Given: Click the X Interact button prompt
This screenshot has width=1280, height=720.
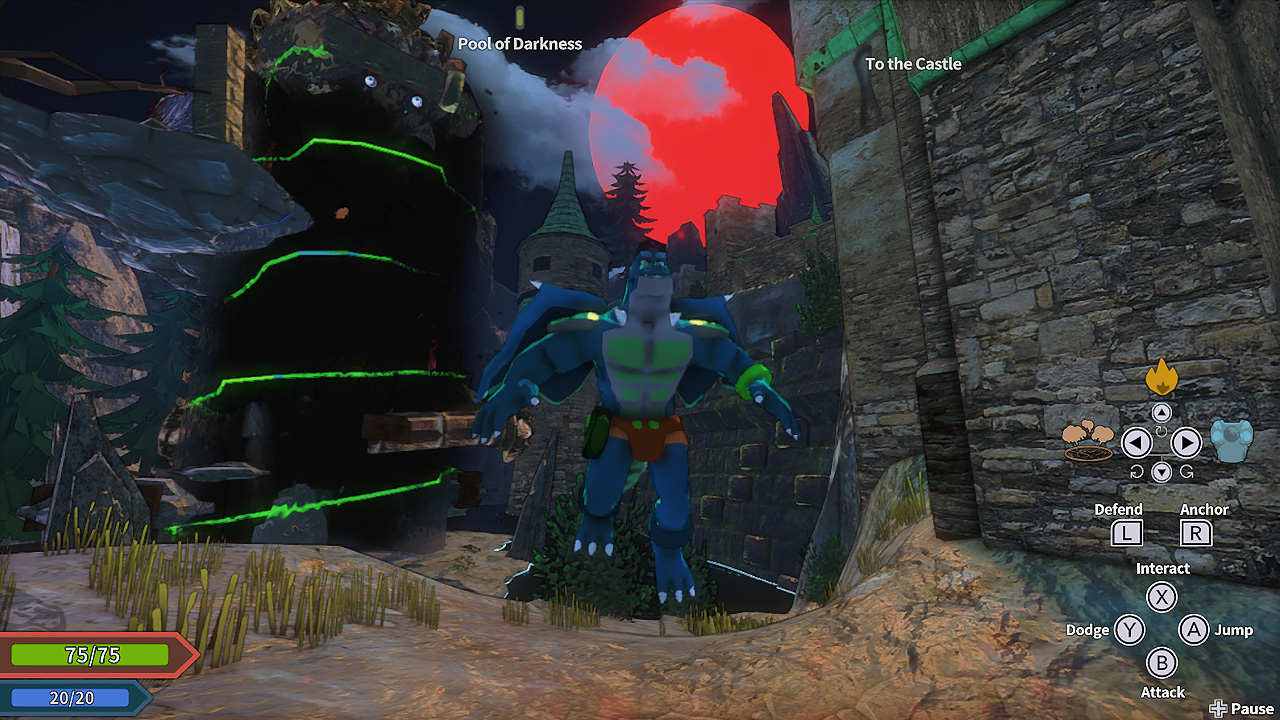Looking at the screenshot, I should coord(1162,597).
